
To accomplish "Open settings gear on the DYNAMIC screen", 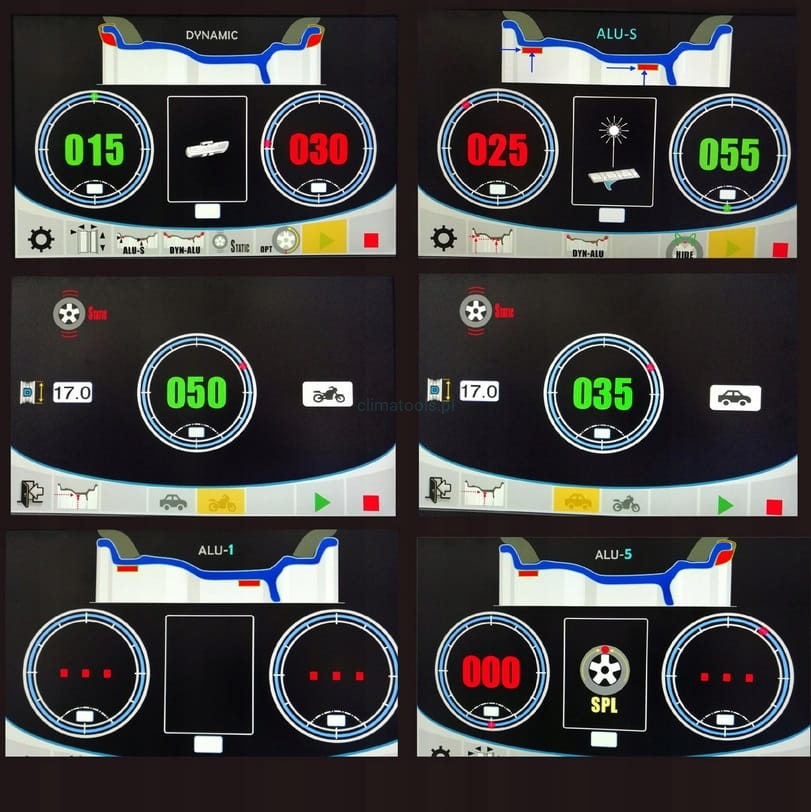I will pos(41,241).
